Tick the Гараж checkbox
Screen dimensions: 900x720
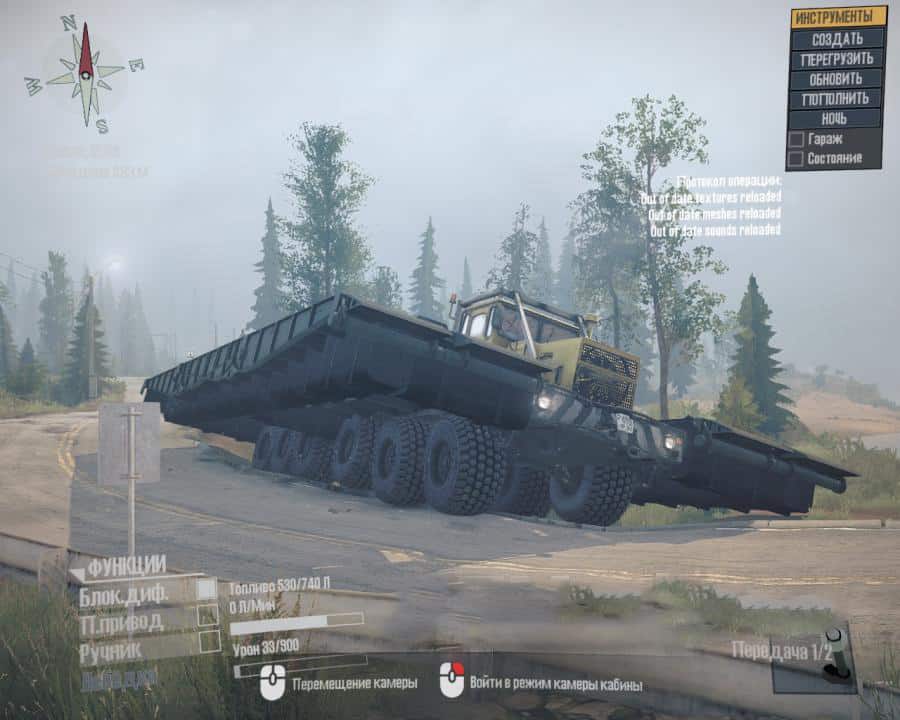(796, 140)
